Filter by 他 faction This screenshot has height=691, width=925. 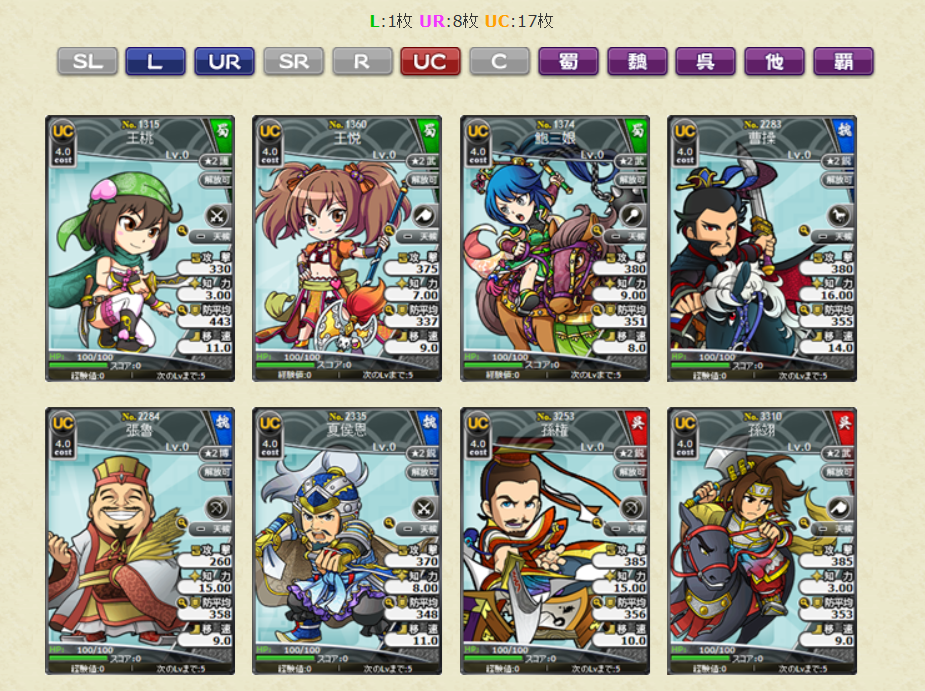tap(775, 61)
